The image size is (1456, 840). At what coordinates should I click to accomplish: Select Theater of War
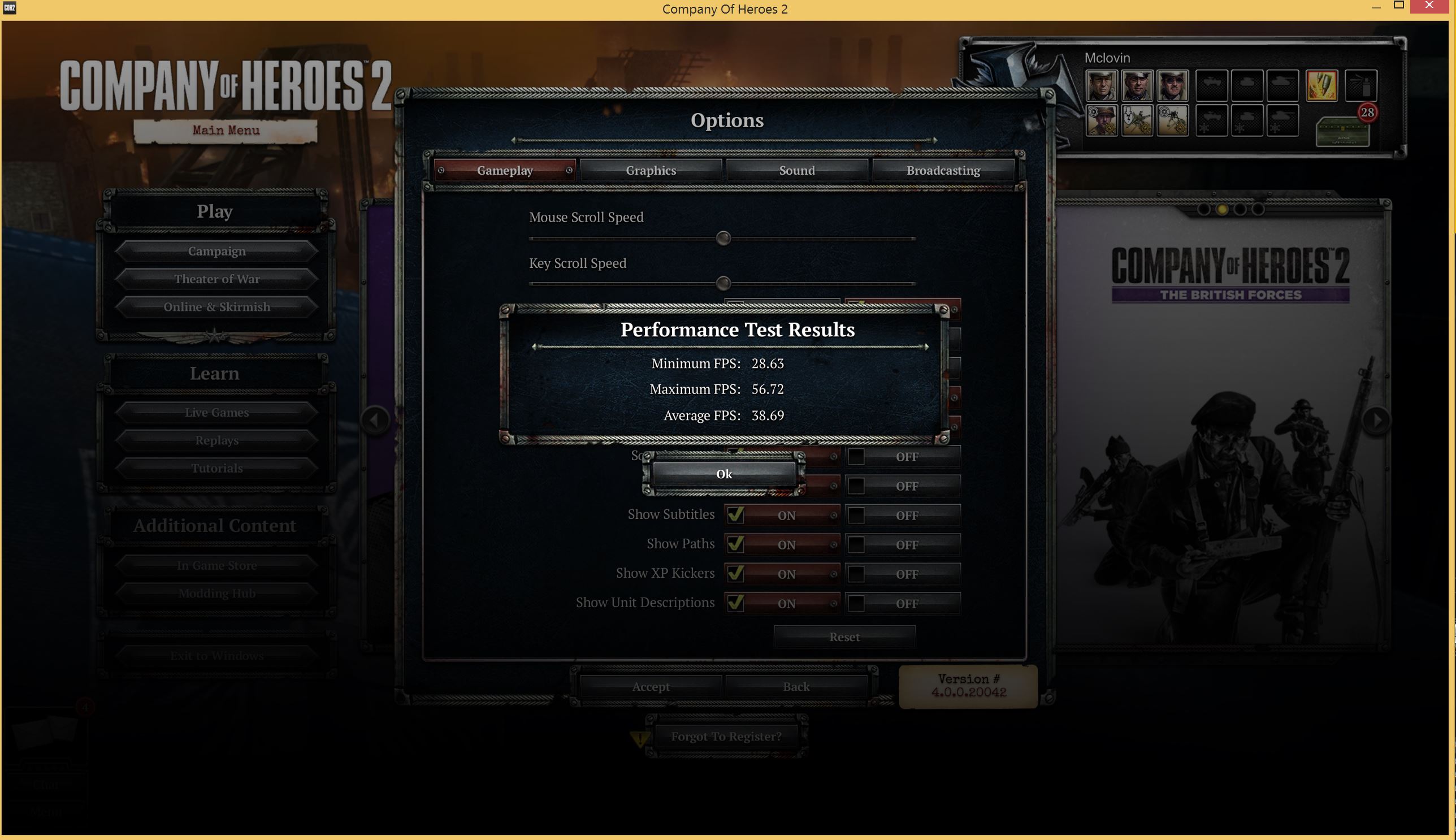216,279
